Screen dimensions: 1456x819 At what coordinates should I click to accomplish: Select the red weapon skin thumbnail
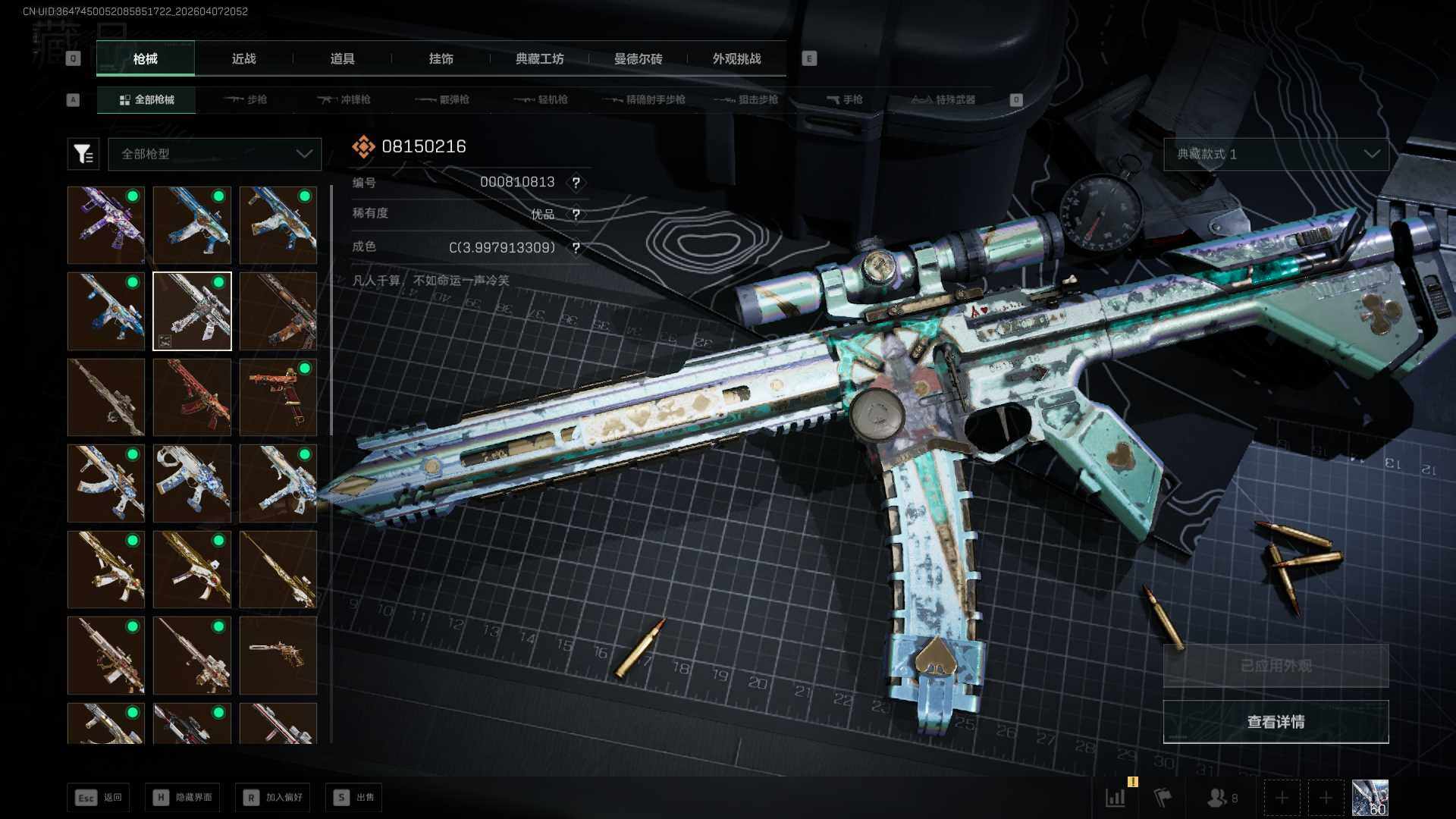(192, 397)
